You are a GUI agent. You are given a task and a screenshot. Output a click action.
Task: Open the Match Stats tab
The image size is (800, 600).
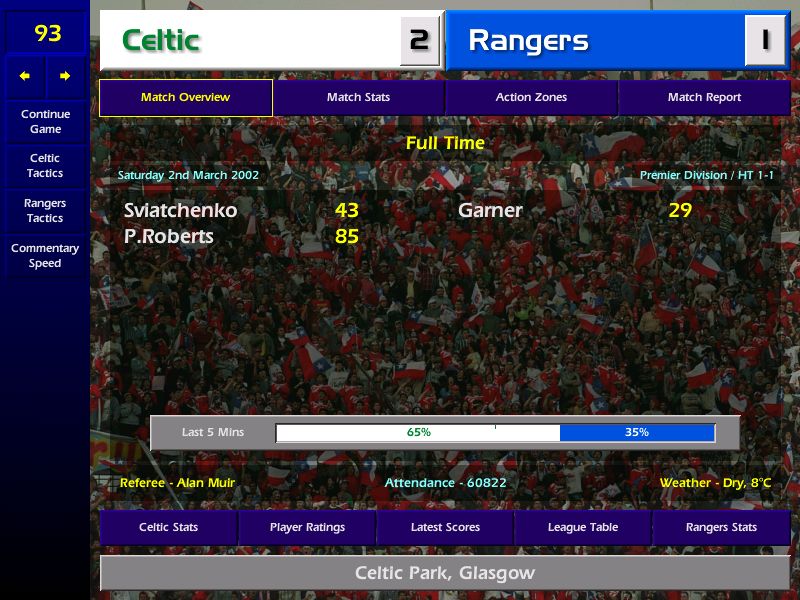tap(358, 98)
